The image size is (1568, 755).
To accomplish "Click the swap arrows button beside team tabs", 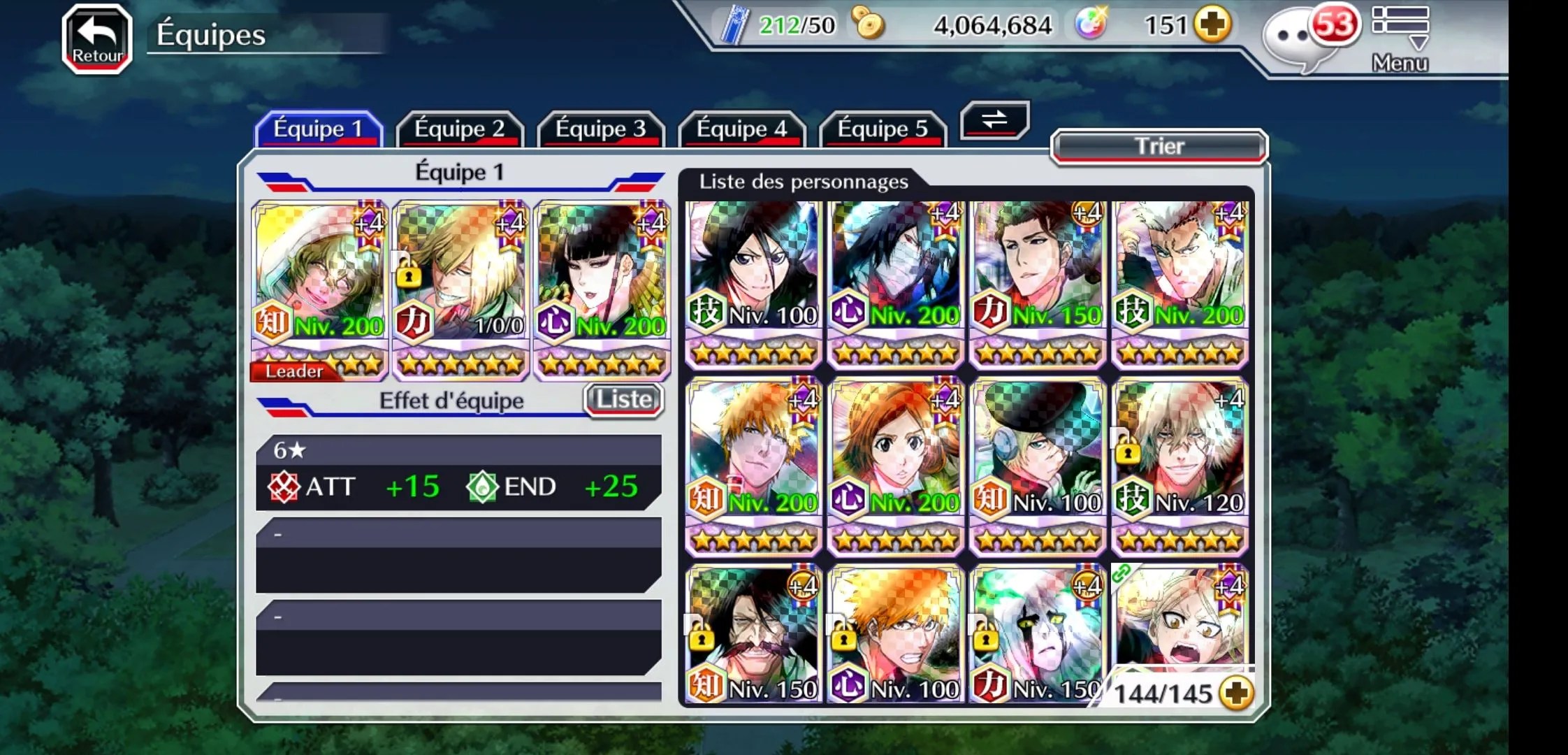I will [994, 120].
